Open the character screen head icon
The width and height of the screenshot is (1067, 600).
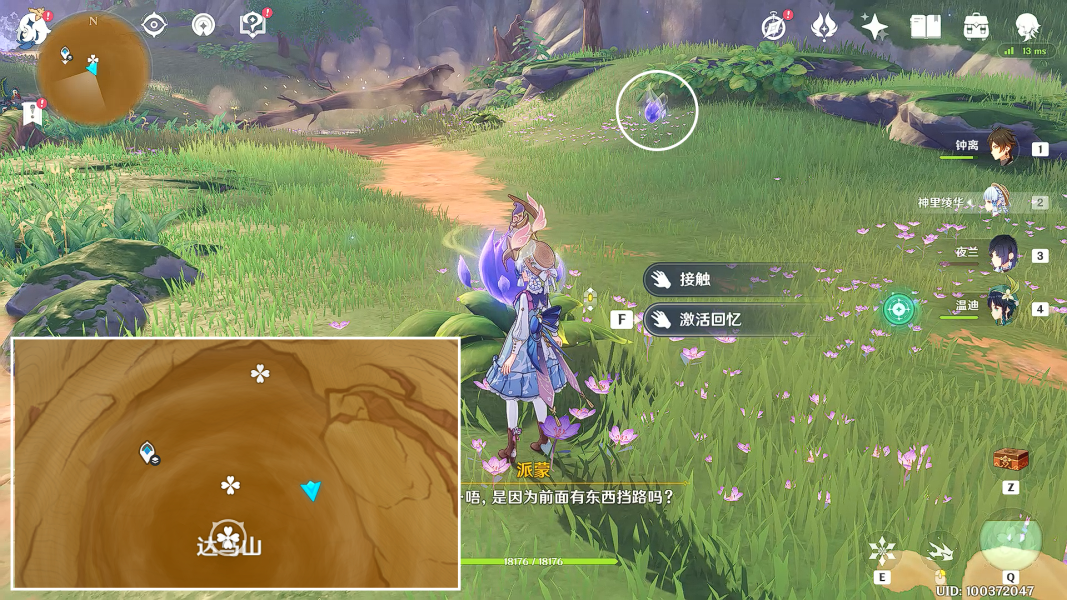(1027, 27)
